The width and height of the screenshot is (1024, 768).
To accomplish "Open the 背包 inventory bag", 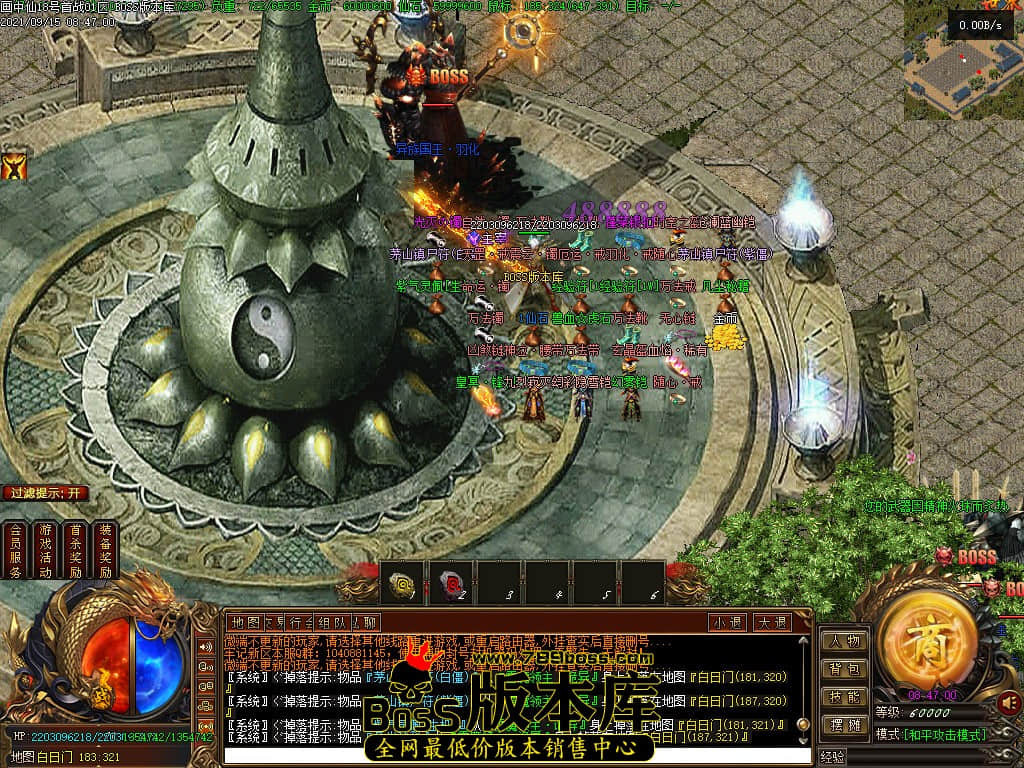I will click(844, 669).
